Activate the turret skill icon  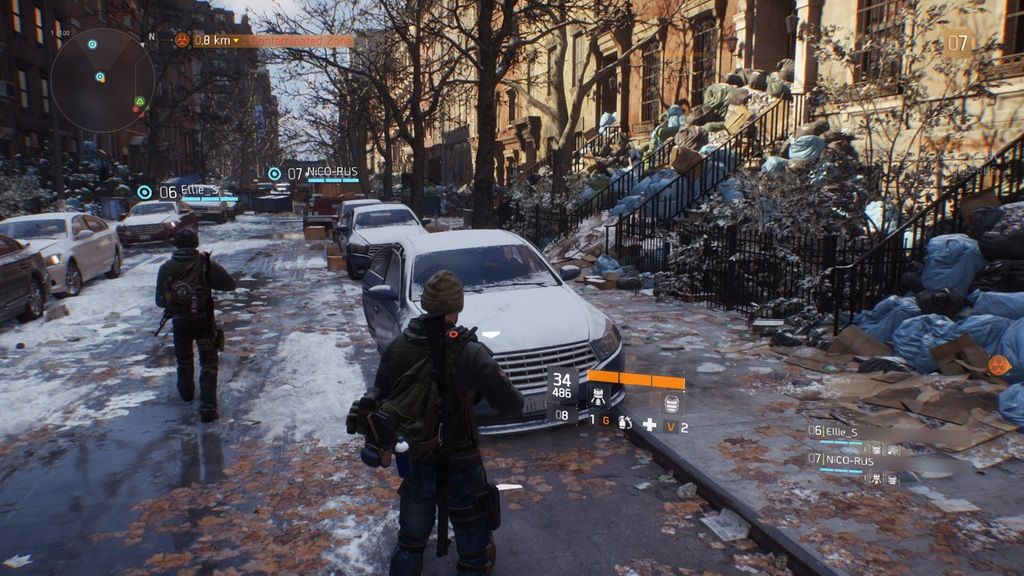tap(598, 397)
